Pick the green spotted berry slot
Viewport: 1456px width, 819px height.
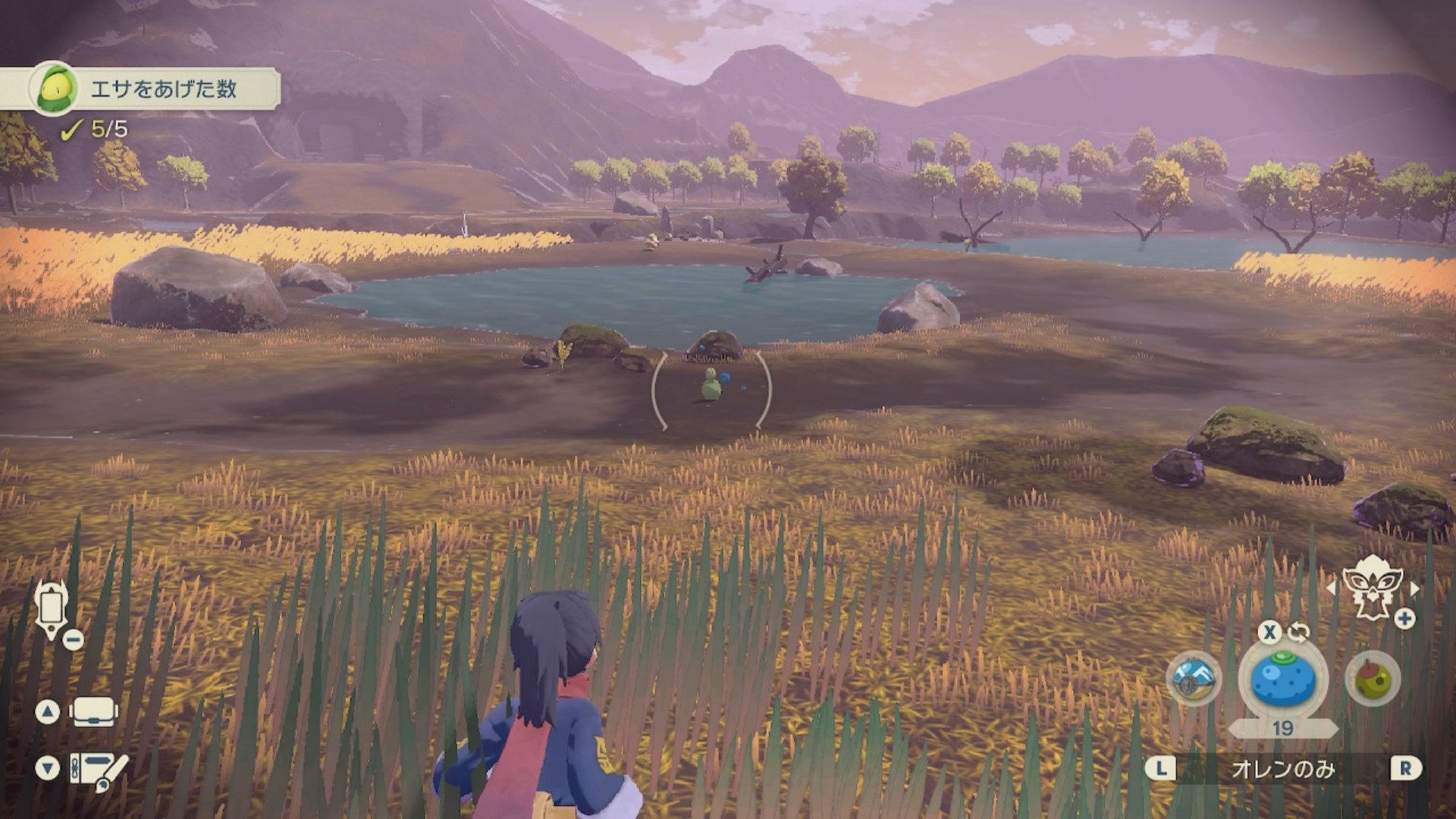tap(1372, 679)
